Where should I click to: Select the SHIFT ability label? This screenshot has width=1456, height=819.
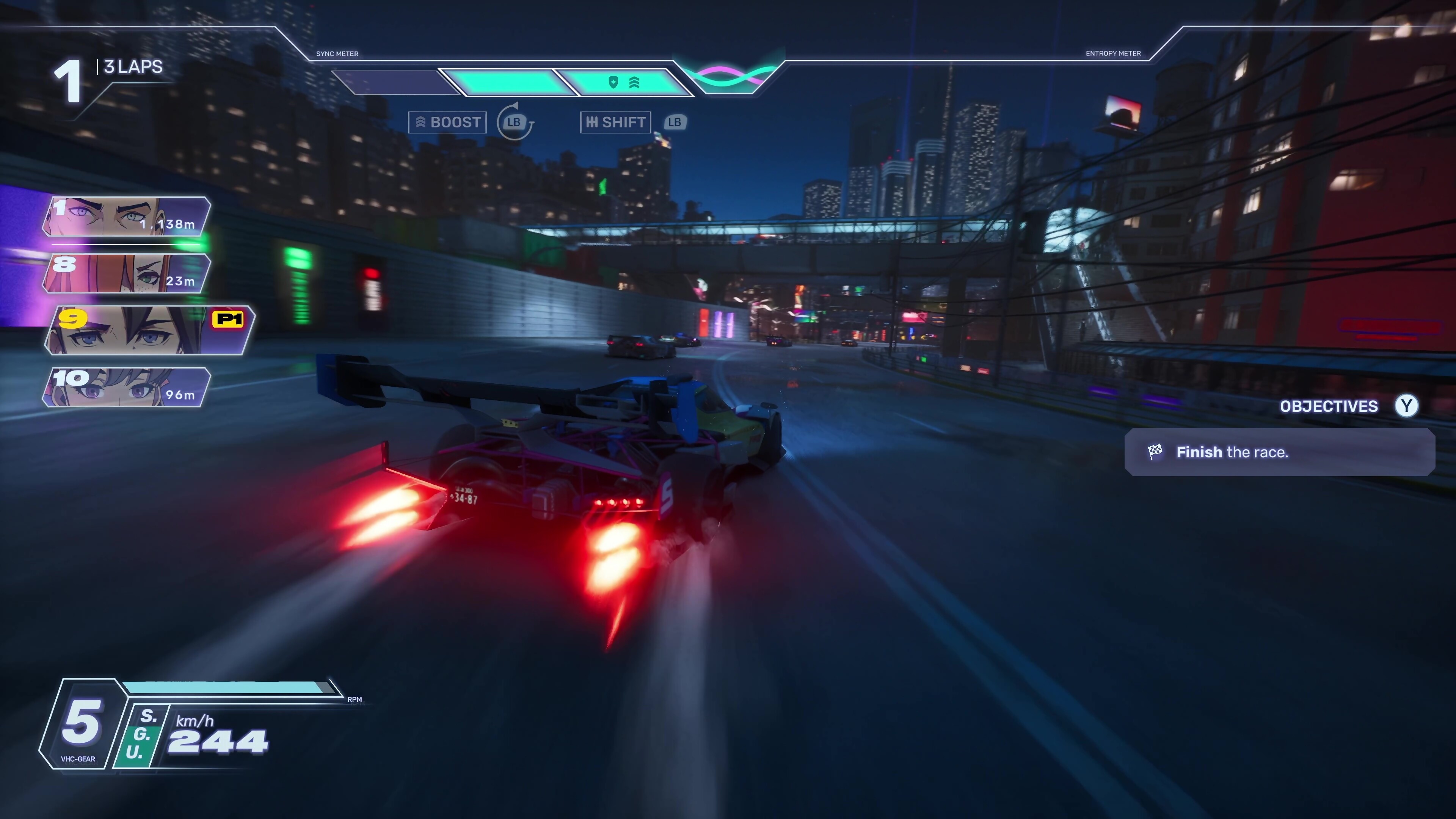(x=615, y=122)
